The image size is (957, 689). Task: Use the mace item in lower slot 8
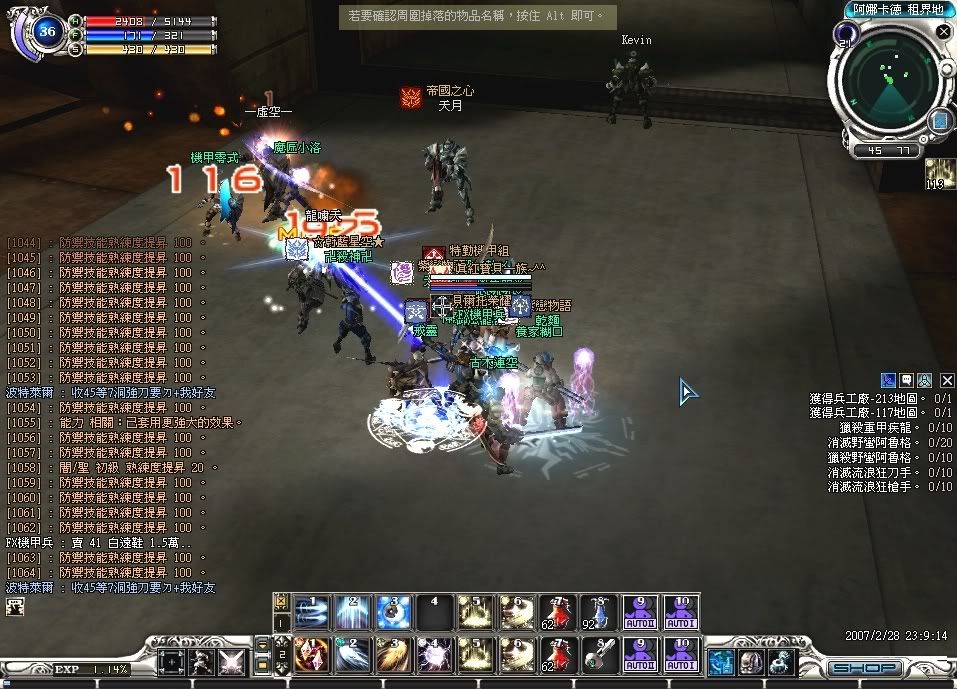click(596, 655)
